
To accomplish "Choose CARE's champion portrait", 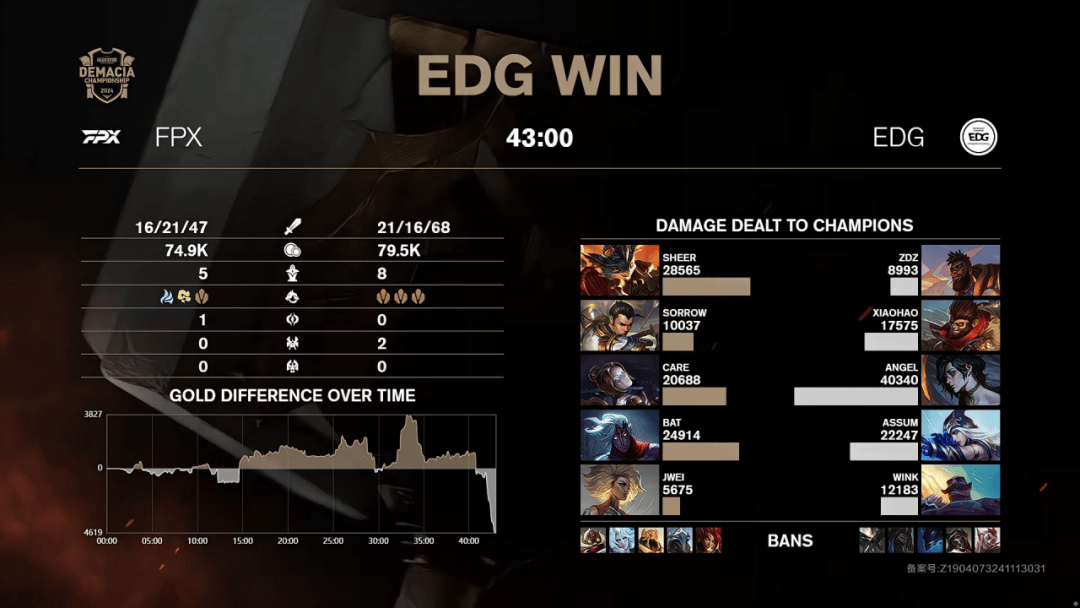I will (x=620, y=380).
